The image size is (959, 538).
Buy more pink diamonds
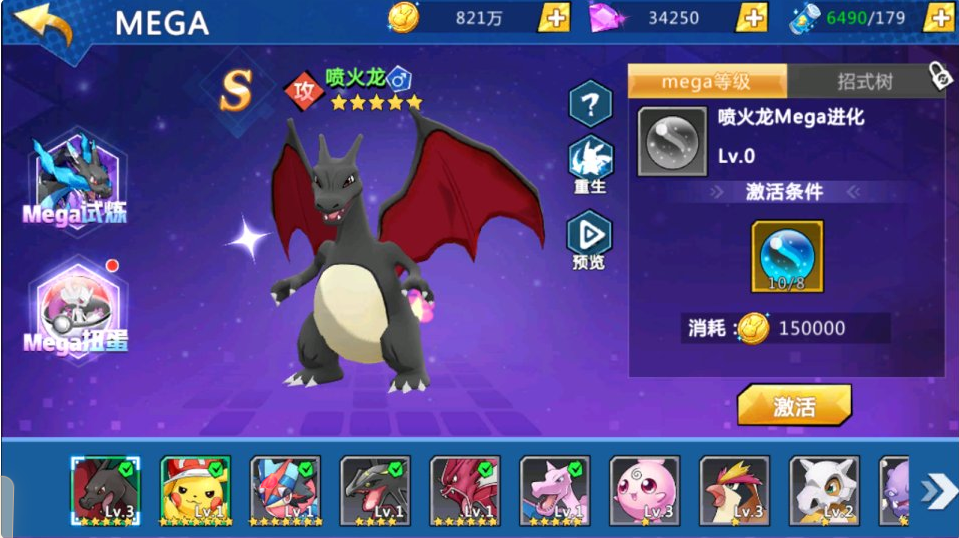coord(752,17)
